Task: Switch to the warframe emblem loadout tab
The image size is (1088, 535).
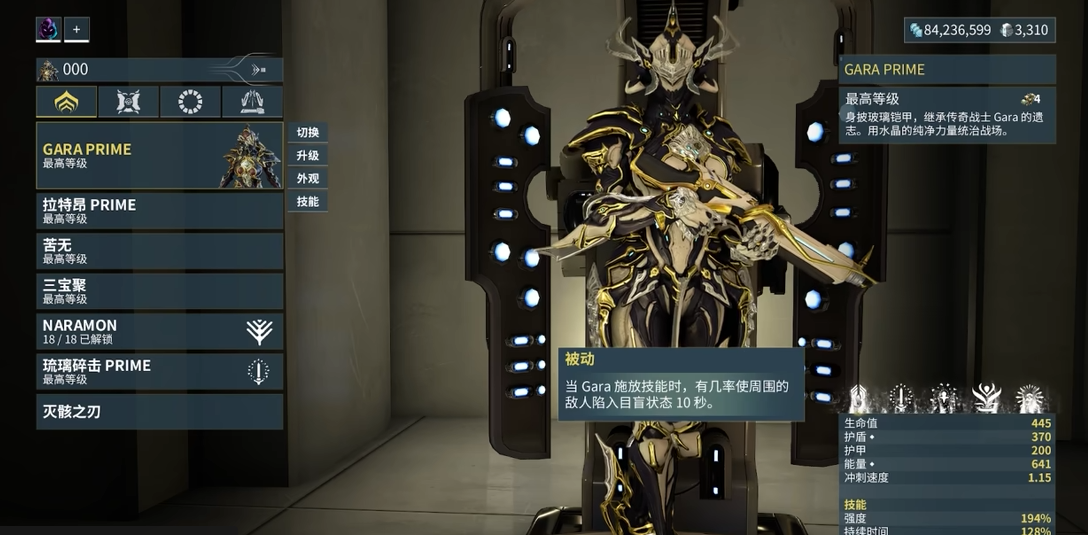Action: pyautogui.click(x=67, y=102)
